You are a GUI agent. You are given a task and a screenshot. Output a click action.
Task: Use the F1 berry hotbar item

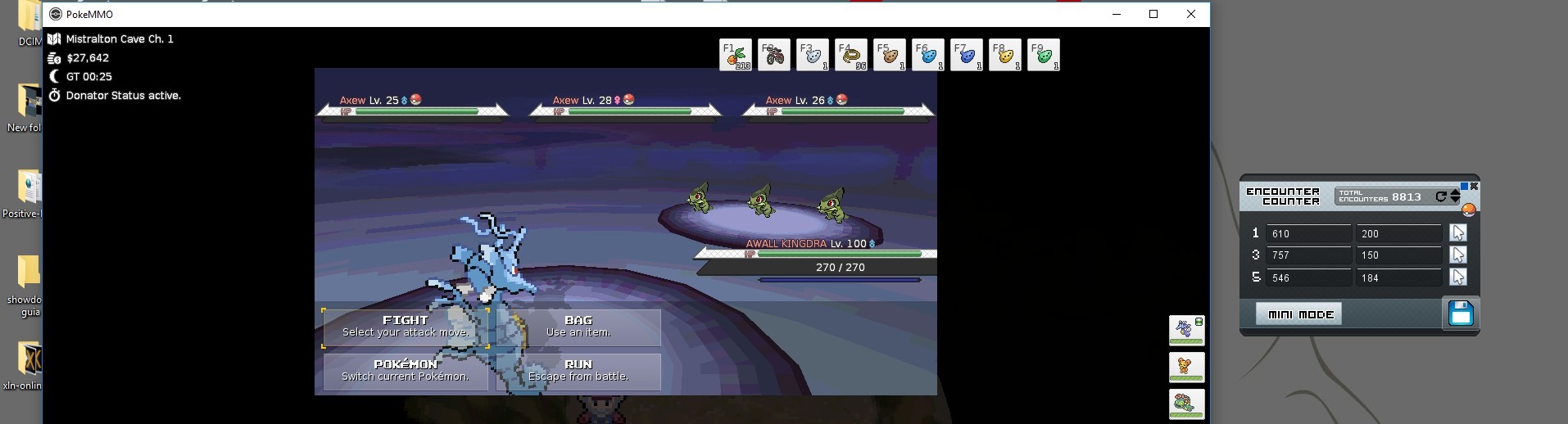[736, 55]
